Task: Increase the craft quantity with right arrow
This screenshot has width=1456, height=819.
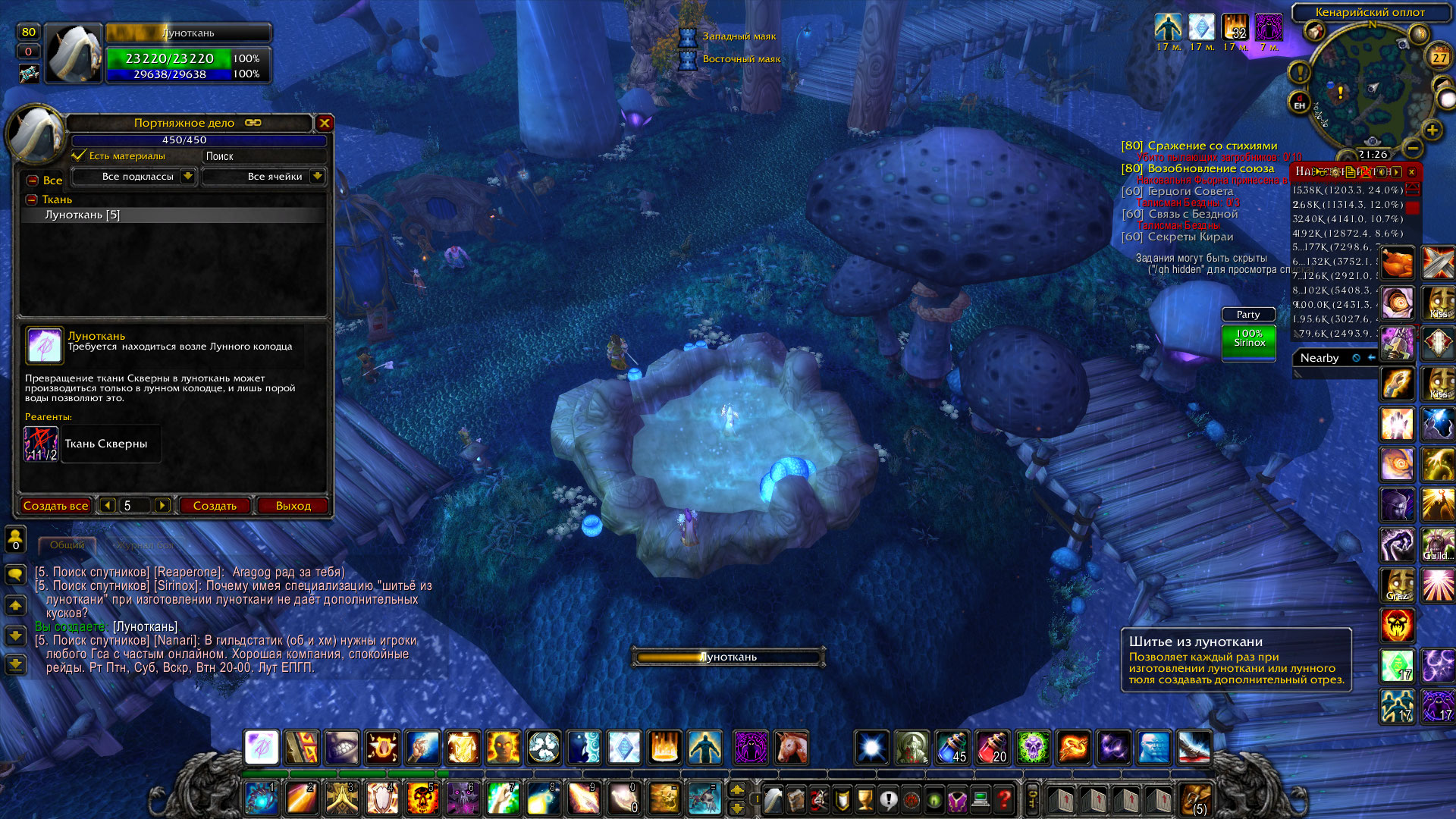Action: 162,506
